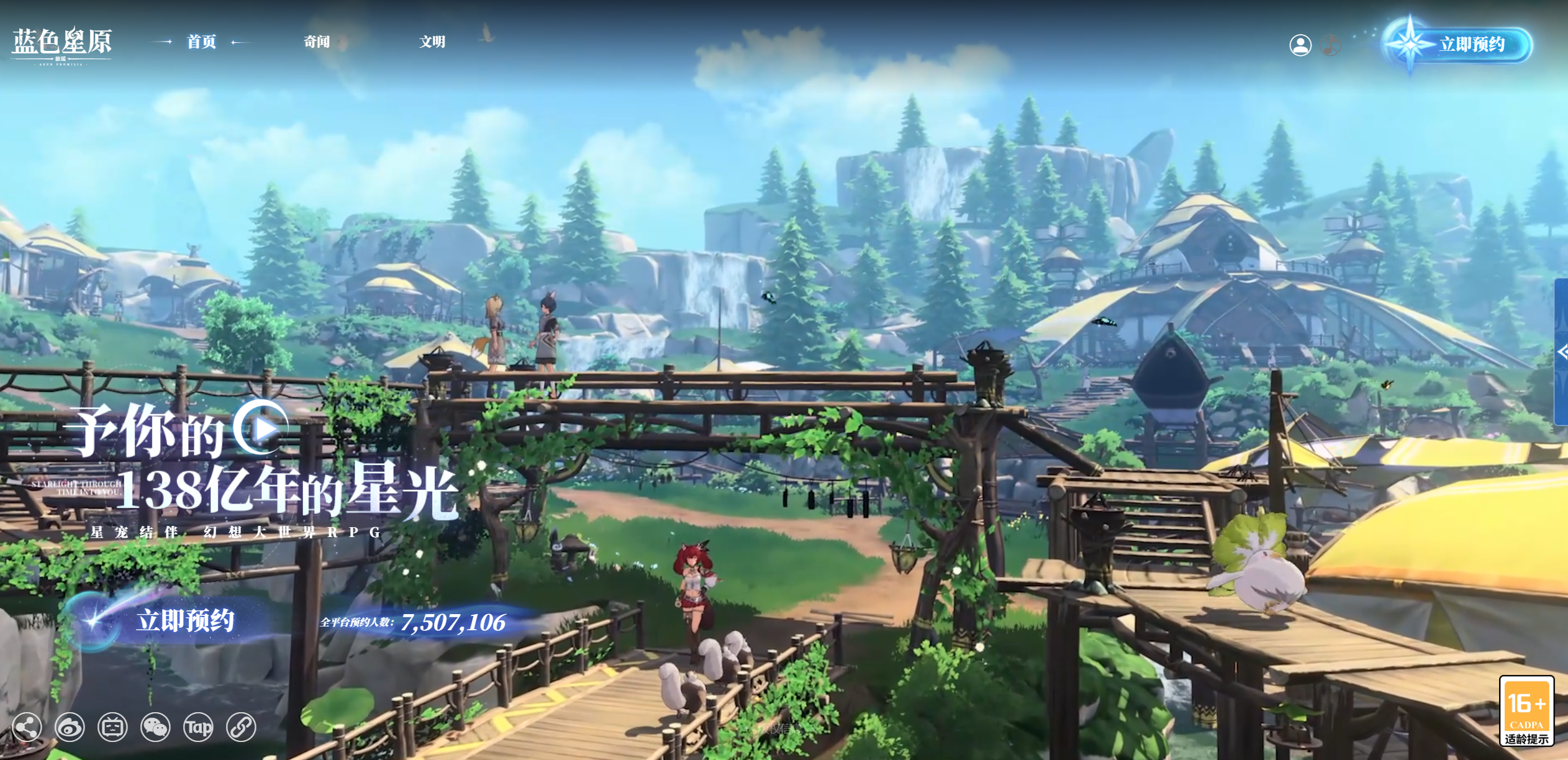Open the user account profile icon

(x=1300, y=45)
